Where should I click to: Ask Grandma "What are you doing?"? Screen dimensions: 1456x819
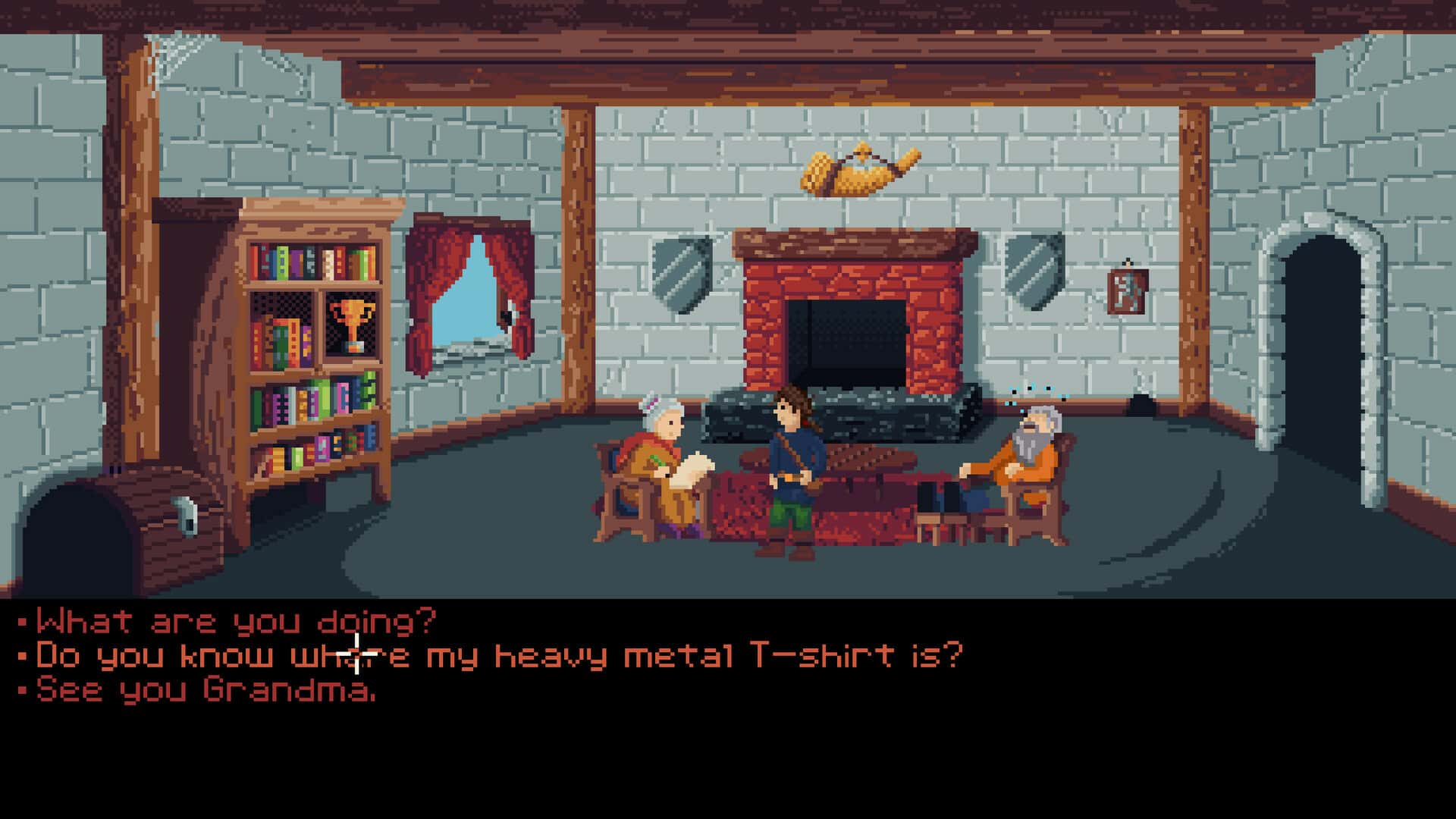tap(236, 623)
